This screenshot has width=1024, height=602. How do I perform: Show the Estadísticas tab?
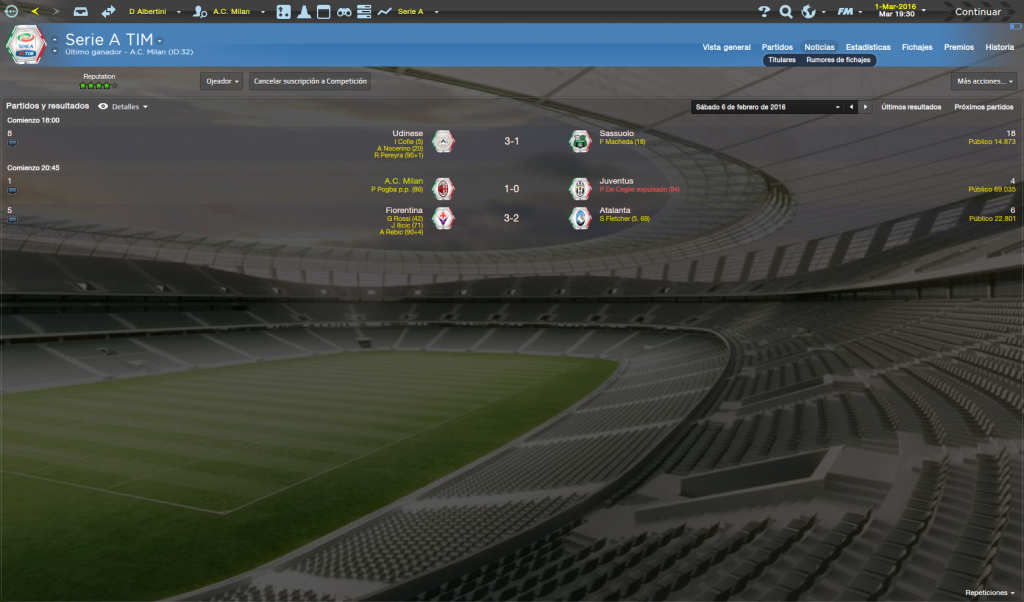point(868,47)
